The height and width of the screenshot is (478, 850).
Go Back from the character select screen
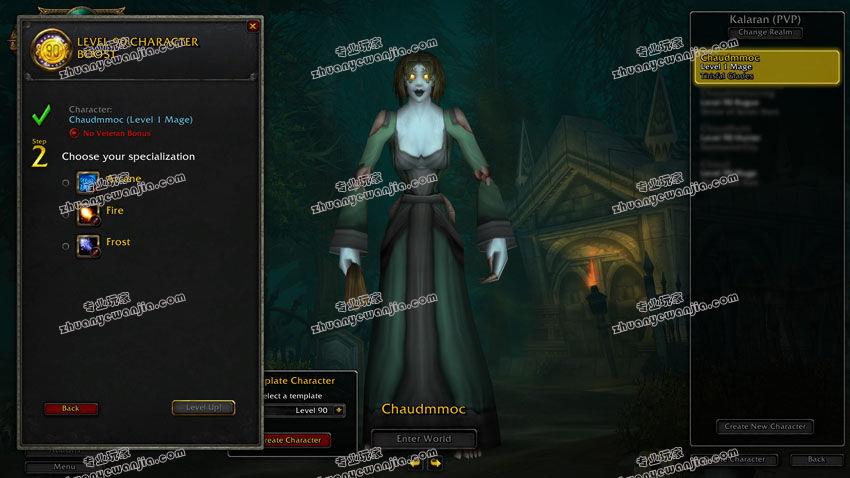click(816, 460)
